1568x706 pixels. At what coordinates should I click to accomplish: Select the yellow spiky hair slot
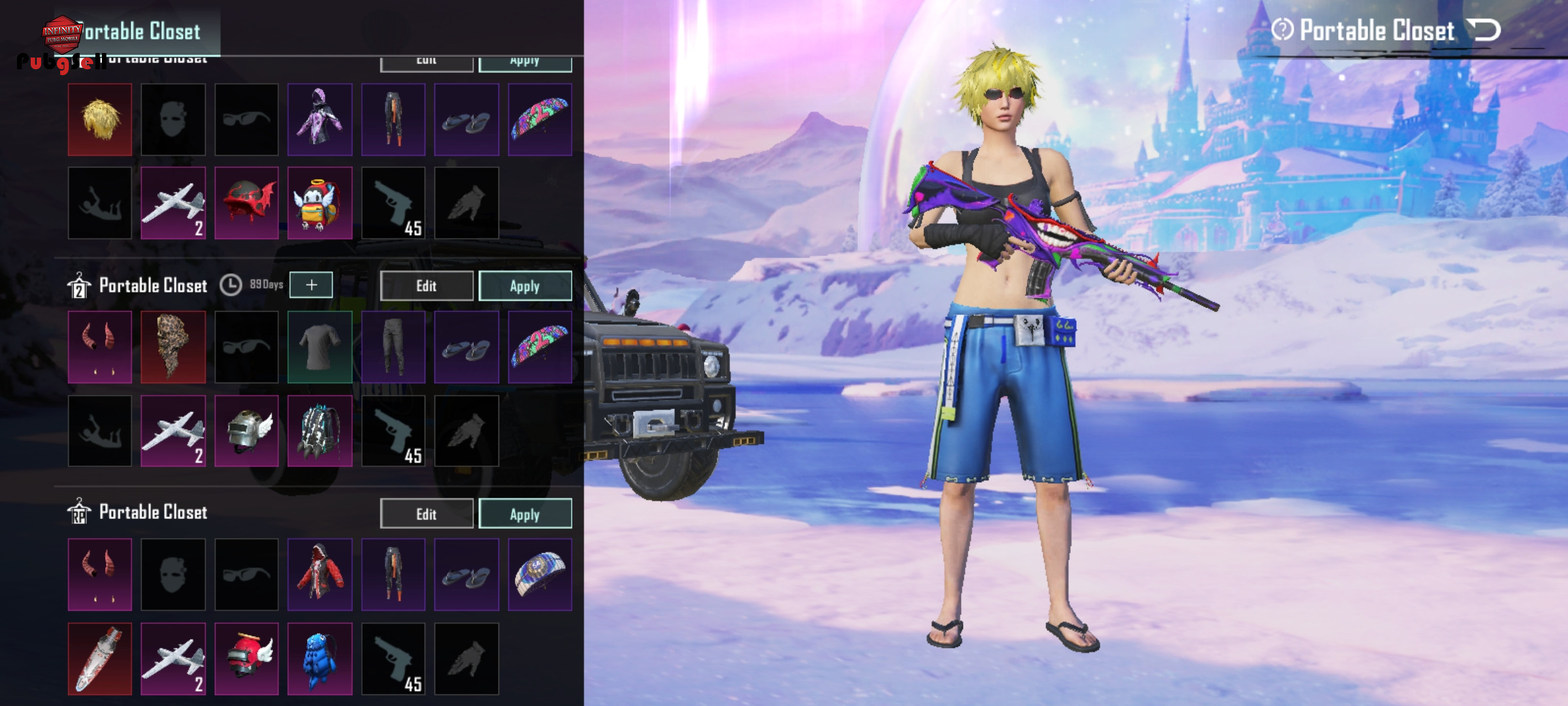[100, 120]
